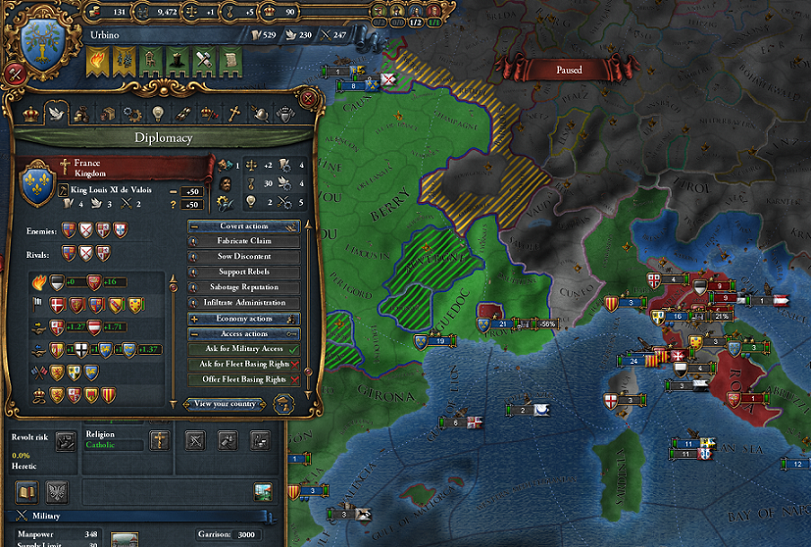Ask for Fleet Basing Rights

(245, 364)
